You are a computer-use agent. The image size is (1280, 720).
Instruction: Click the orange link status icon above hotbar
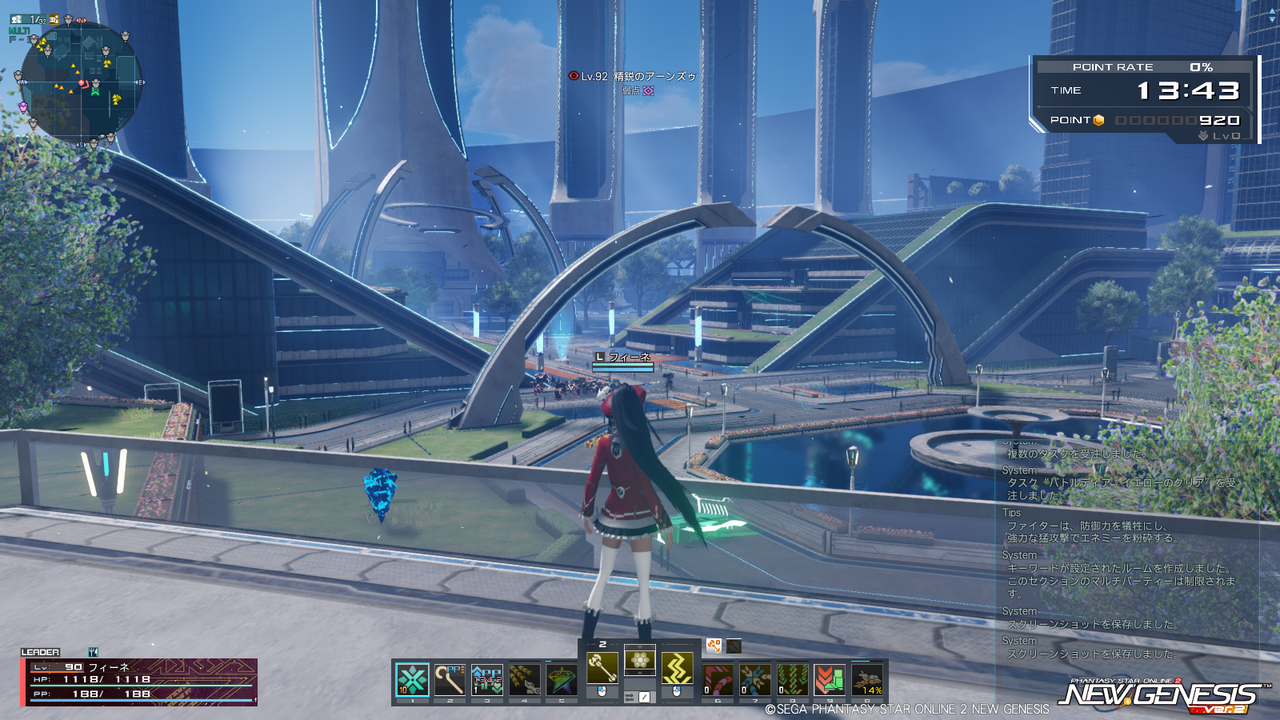point(714,646)
